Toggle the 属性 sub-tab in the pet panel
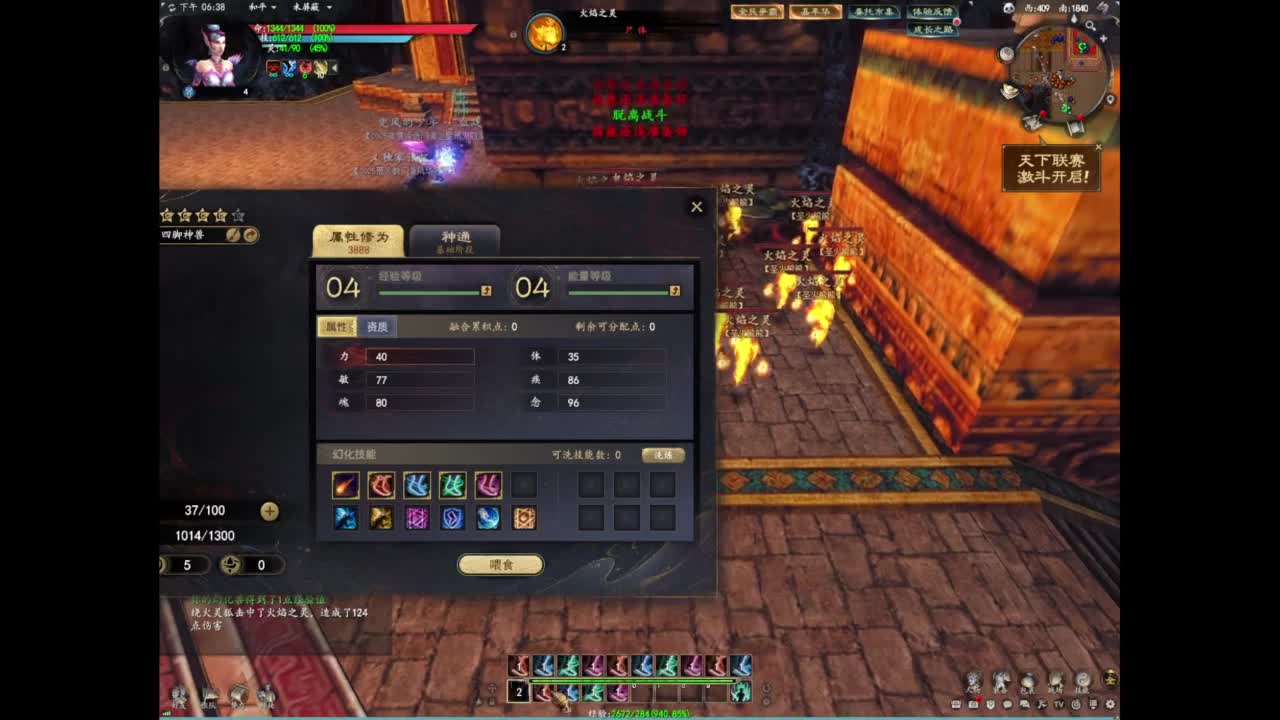1280x720 pixels. point(340,327)
